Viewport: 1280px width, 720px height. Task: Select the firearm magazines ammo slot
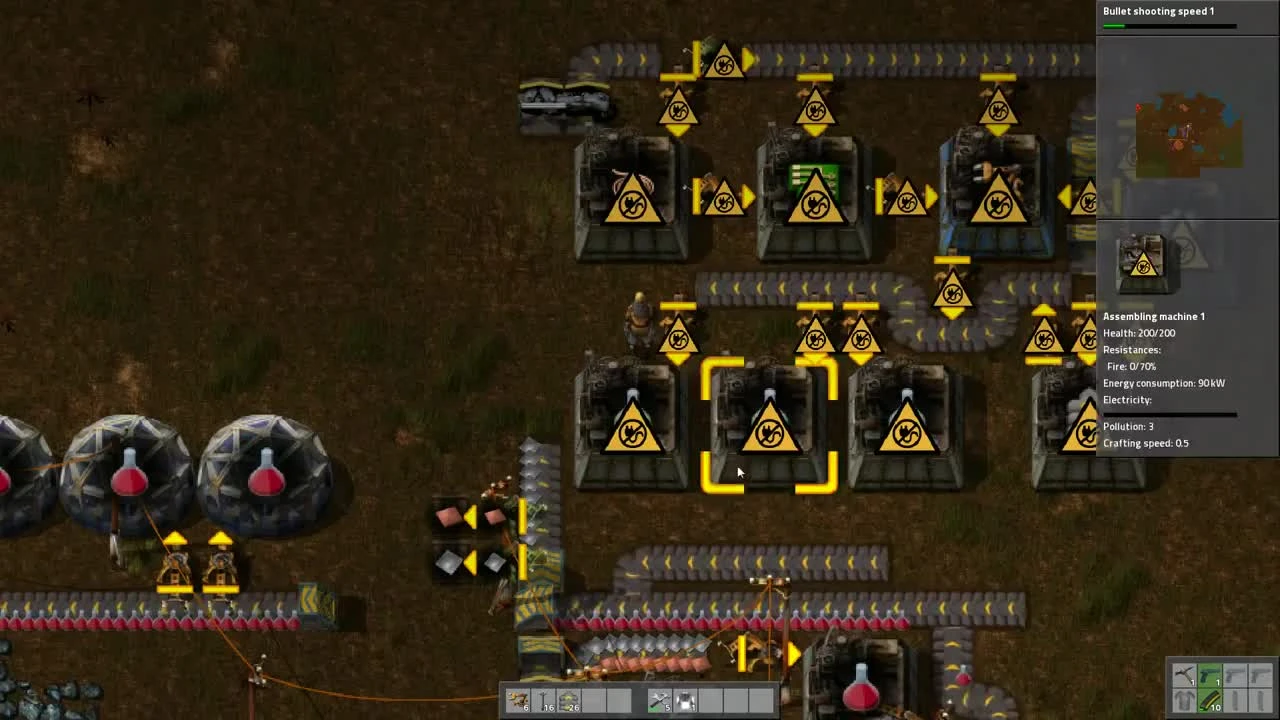(x=1210, y=702)
